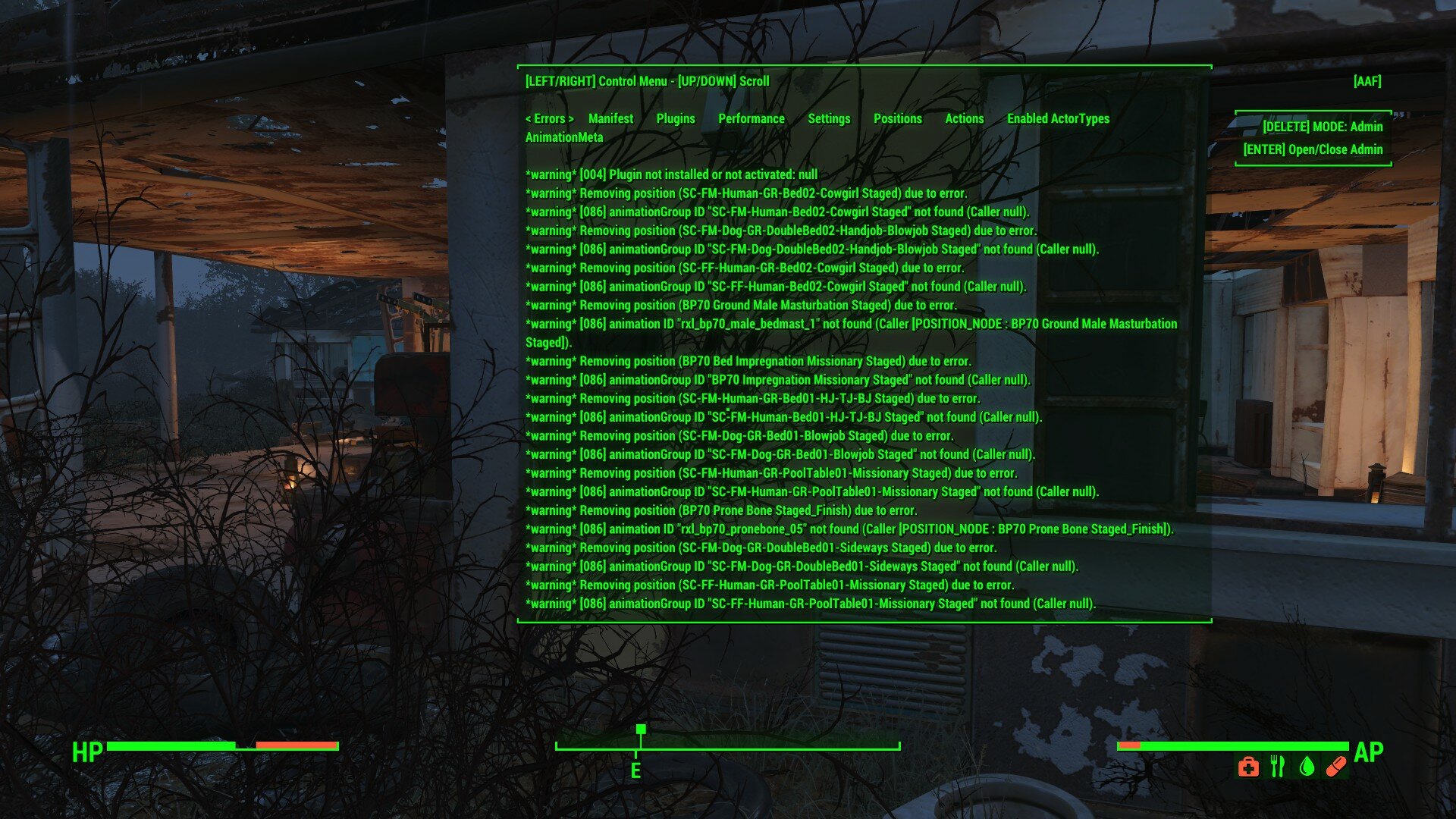Select the Errors tab

(551, 118)
